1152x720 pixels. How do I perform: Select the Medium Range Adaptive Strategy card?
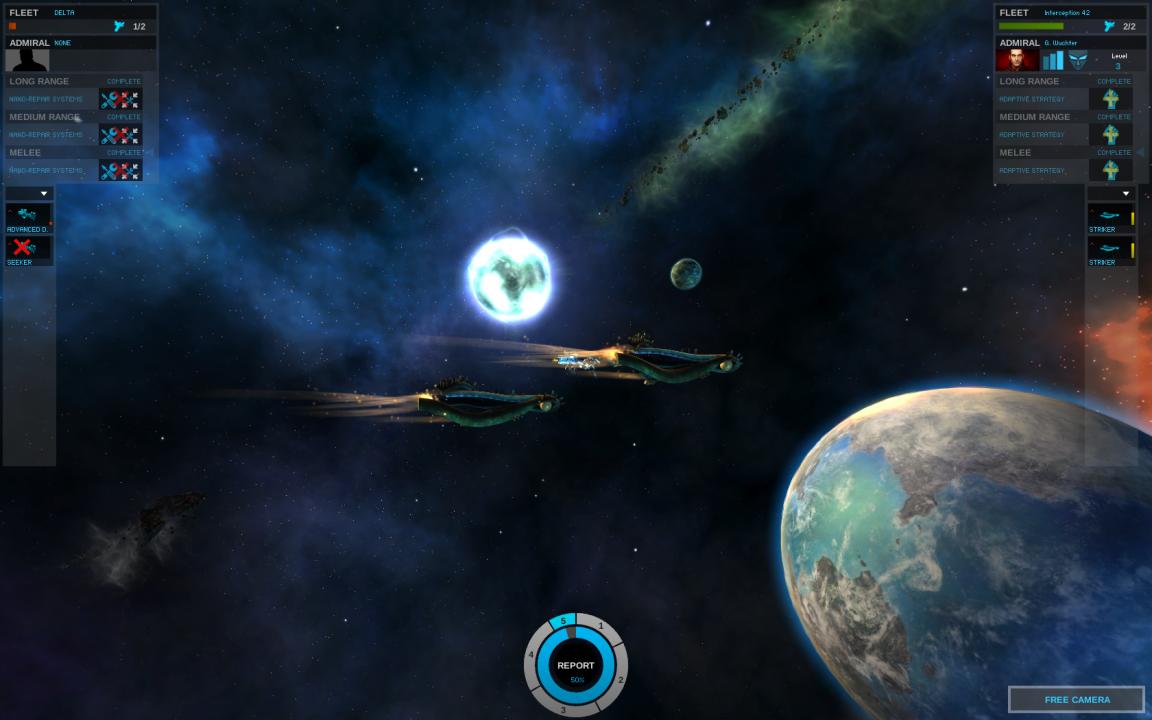point(1110,135)
